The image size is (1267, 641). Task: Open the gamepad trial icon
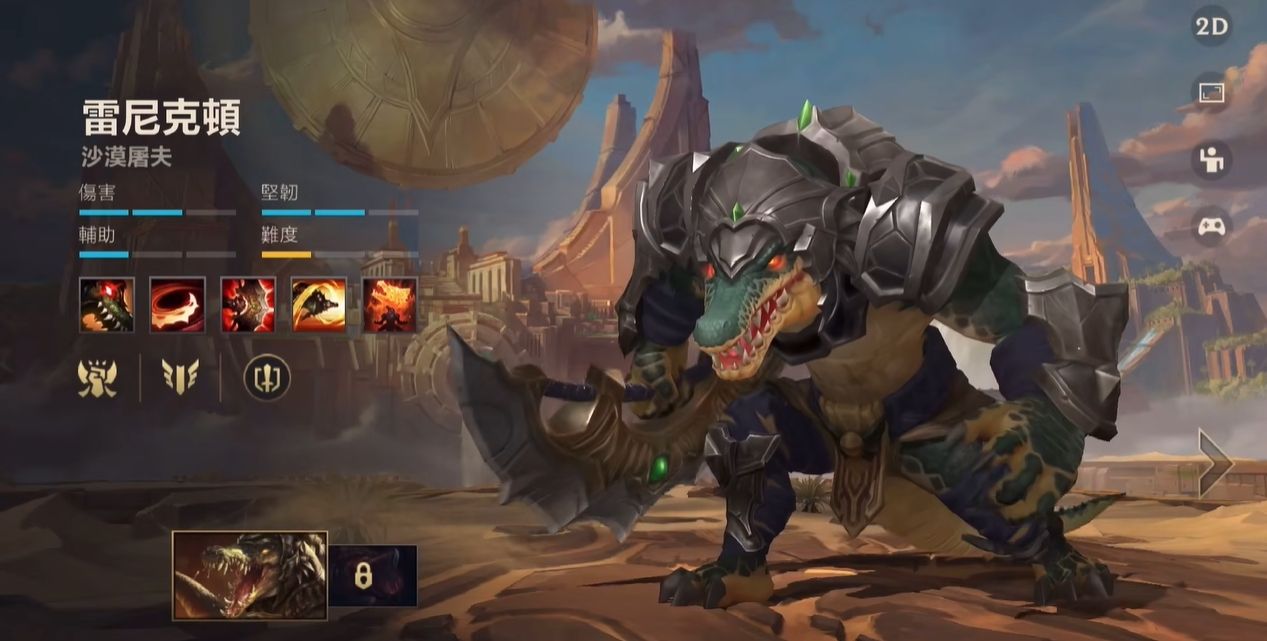click(x=1212, y=226)
